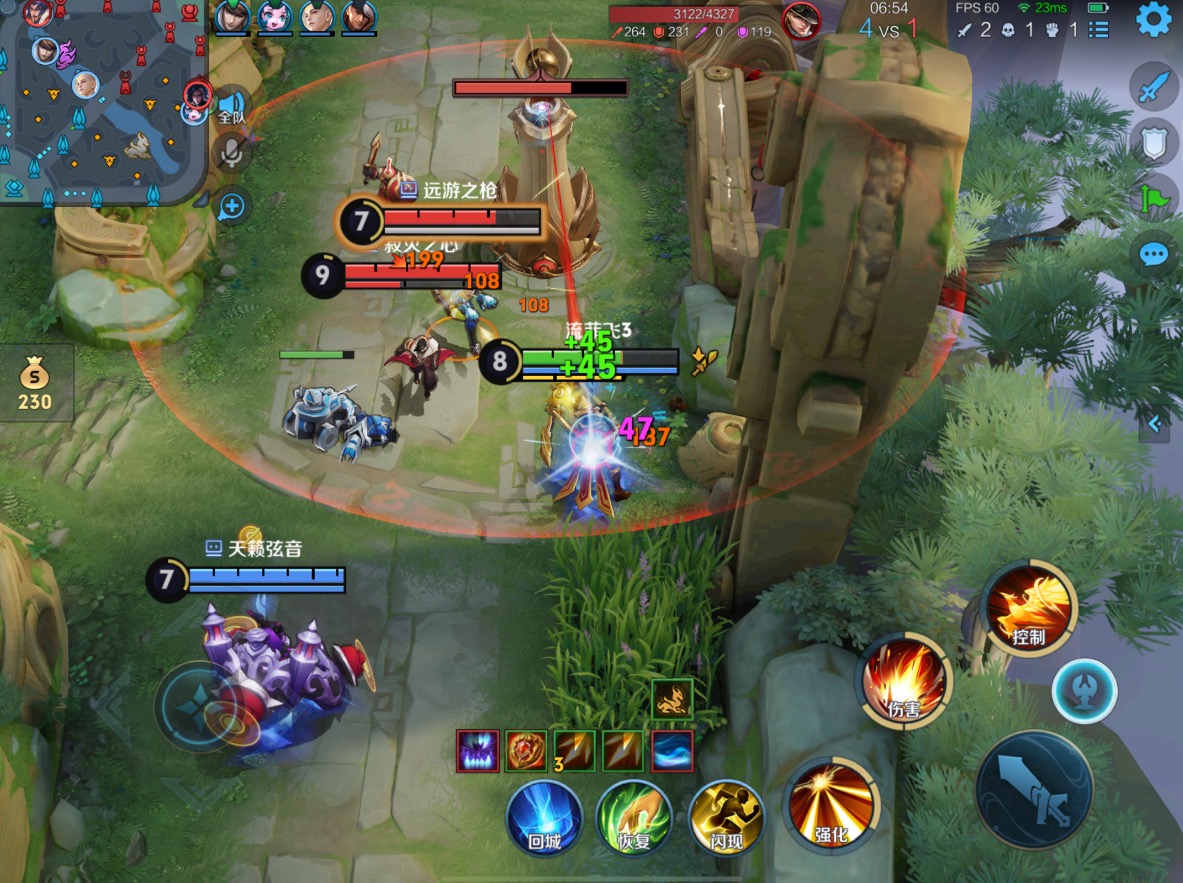Activate the 控制 skill

pos(1028,603)
